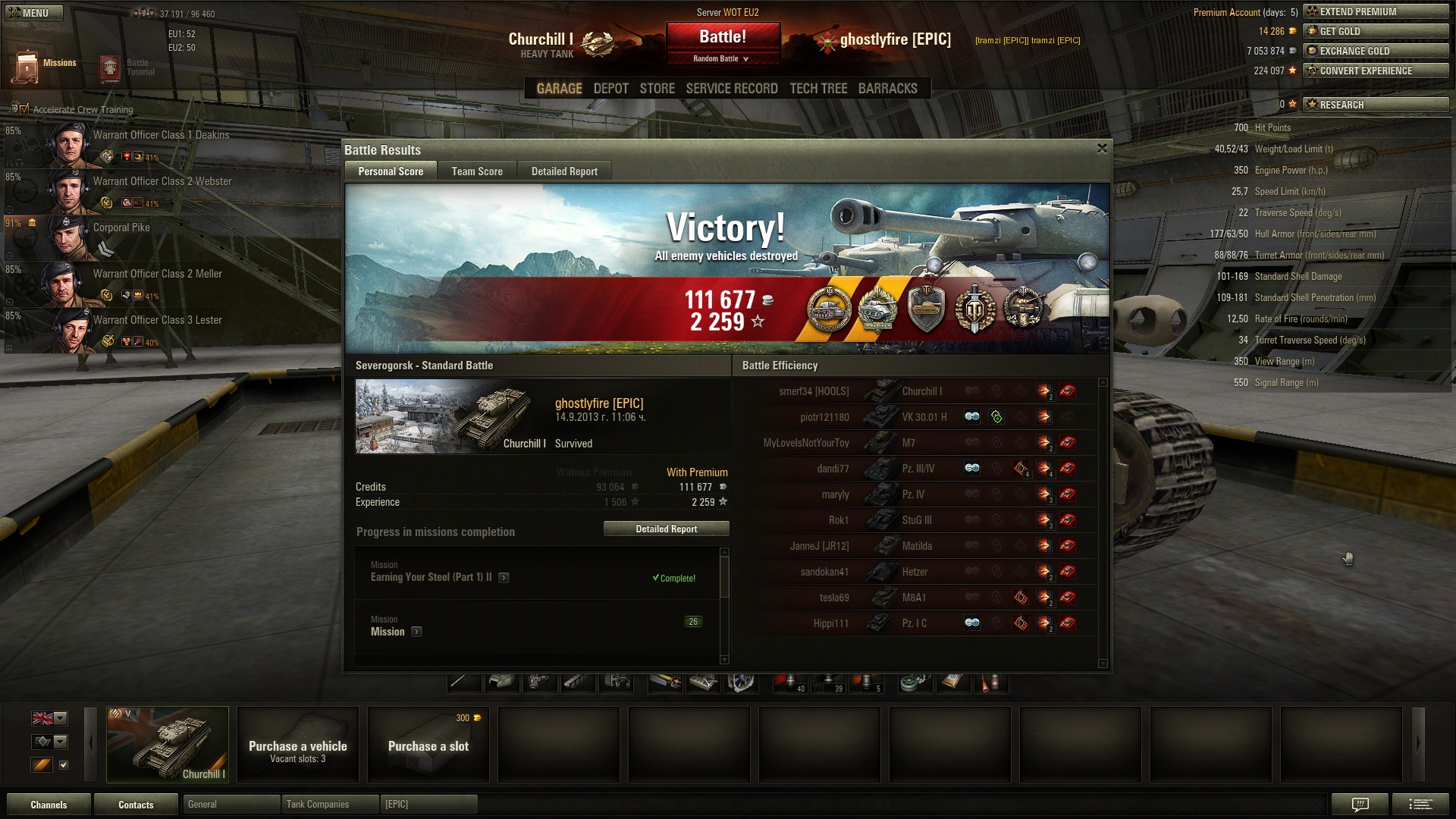Start a match with the Battle! button
Image resolution: width=1456 pixels, height=819 pixels.
tap(722, 36)
